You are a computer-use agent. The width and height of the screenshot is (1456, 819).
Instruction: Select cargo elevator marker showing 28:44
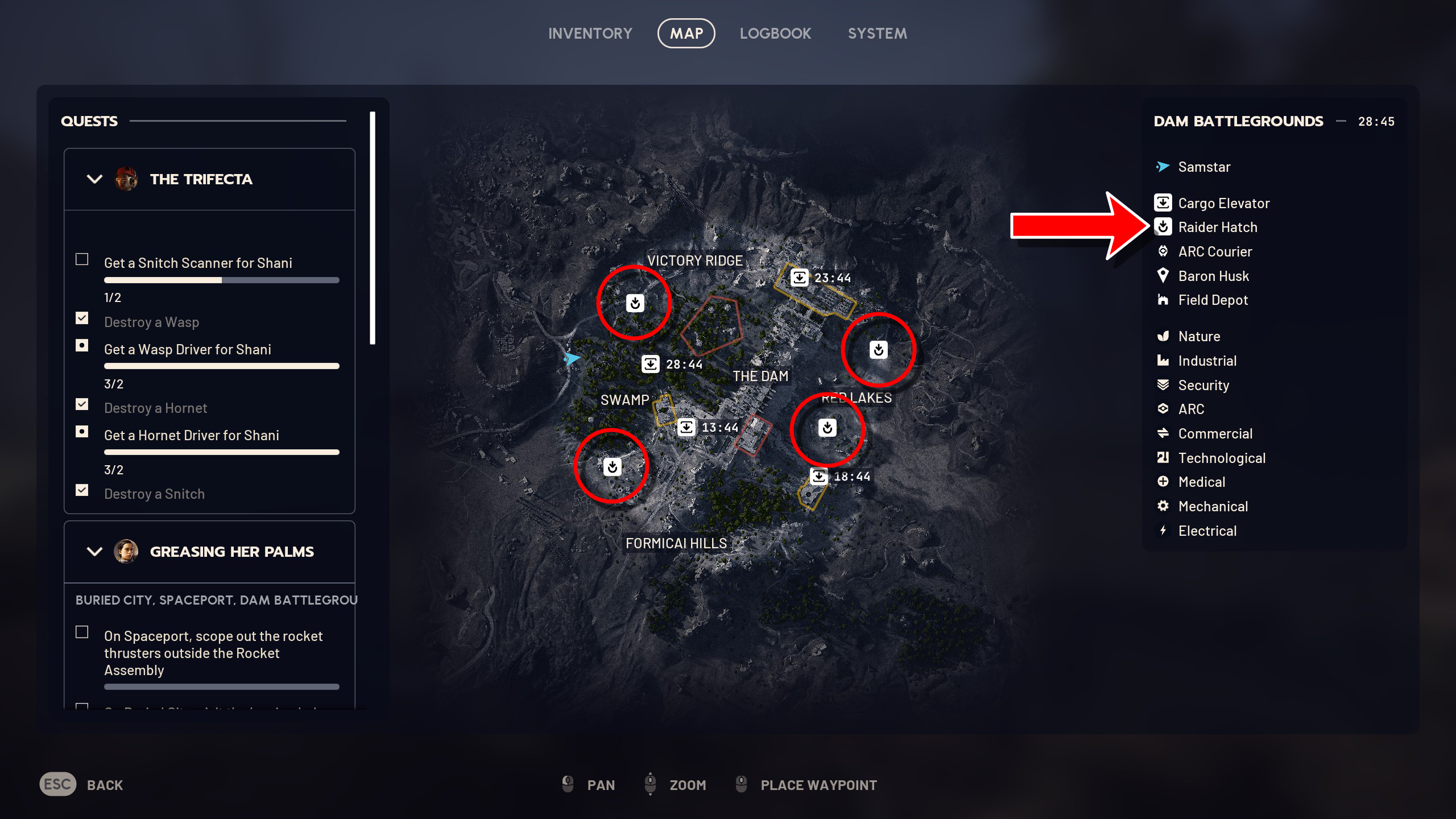(x=651, y=364)
